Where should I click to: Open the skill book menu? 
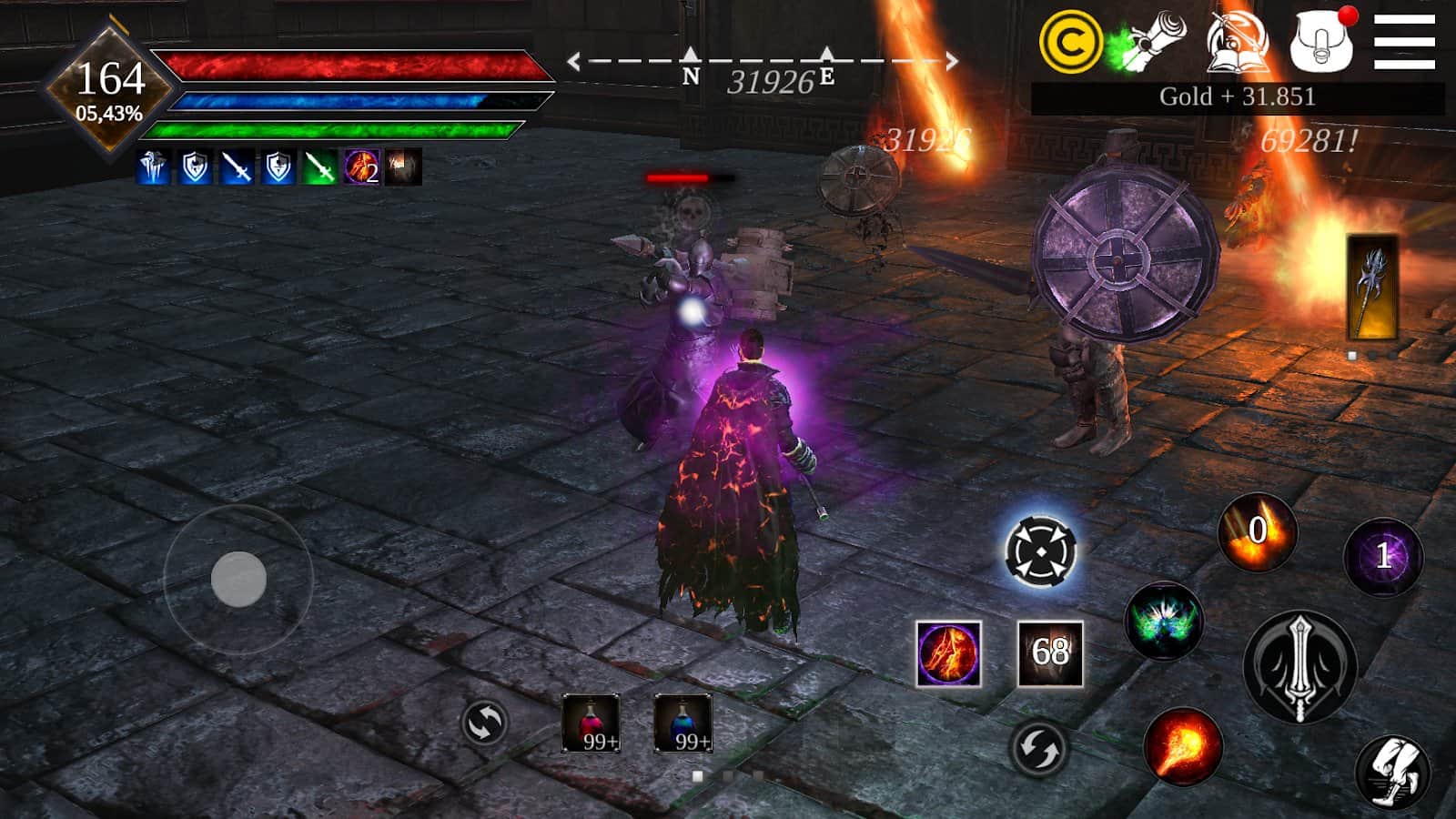click(1238, 43)
